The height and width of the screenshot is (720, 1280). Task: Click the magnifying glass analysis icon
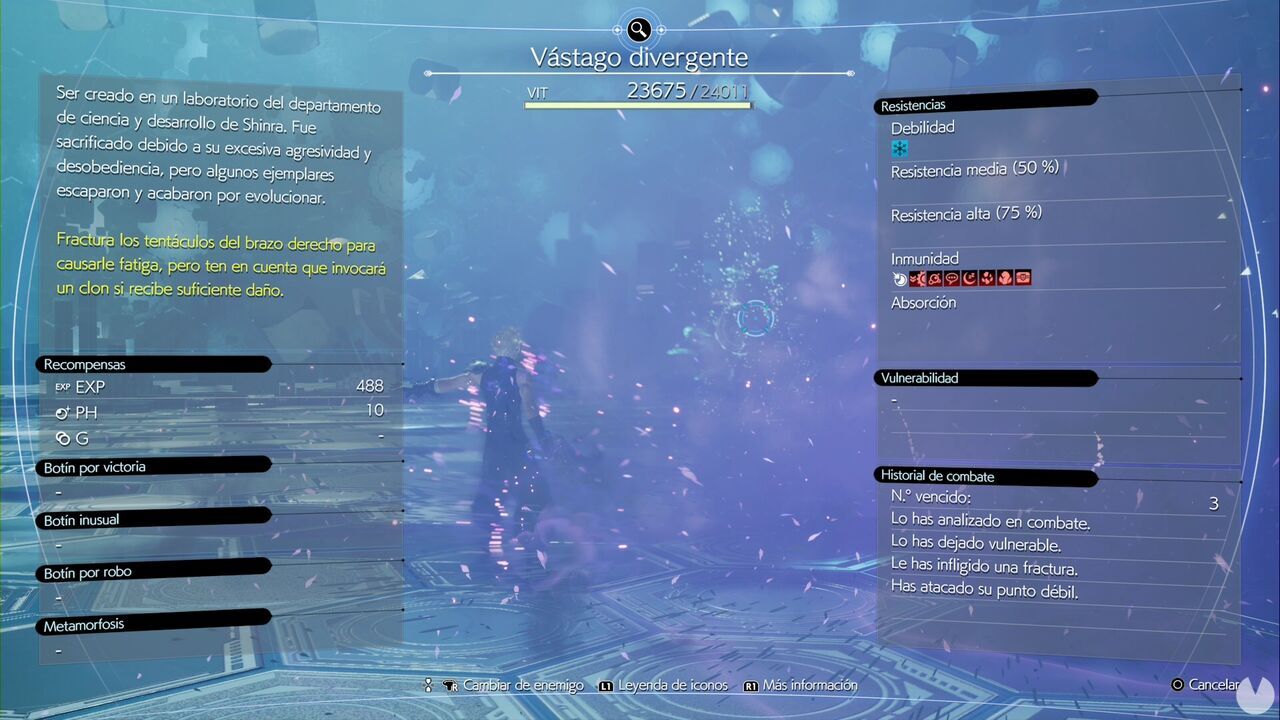[x=639, y=29]
